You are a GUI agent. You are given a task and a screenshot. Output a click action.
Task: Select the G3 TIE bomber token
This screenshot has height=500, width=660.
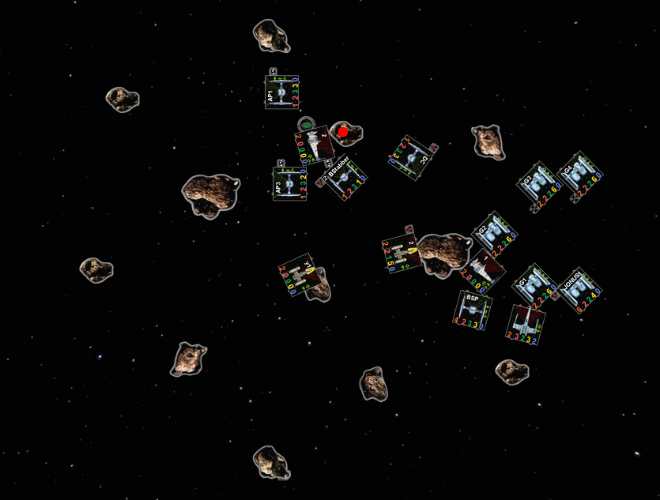539,184
